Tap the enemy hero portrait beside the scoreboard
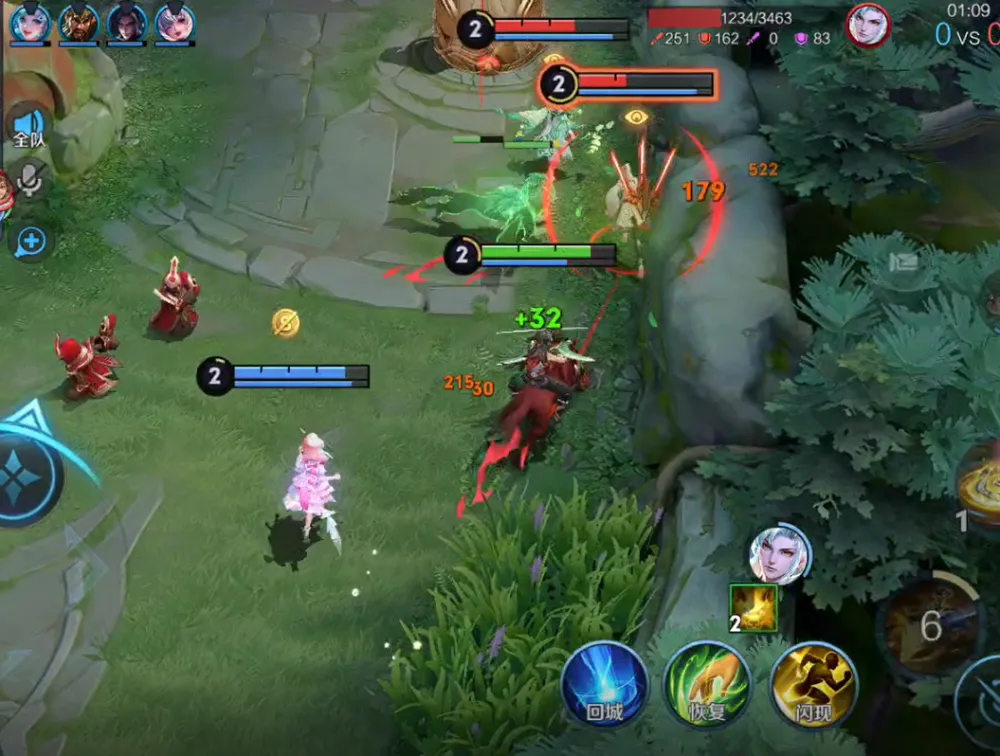Image resolution: width=1000 pixels, height=756 pixels. point(867,25)
